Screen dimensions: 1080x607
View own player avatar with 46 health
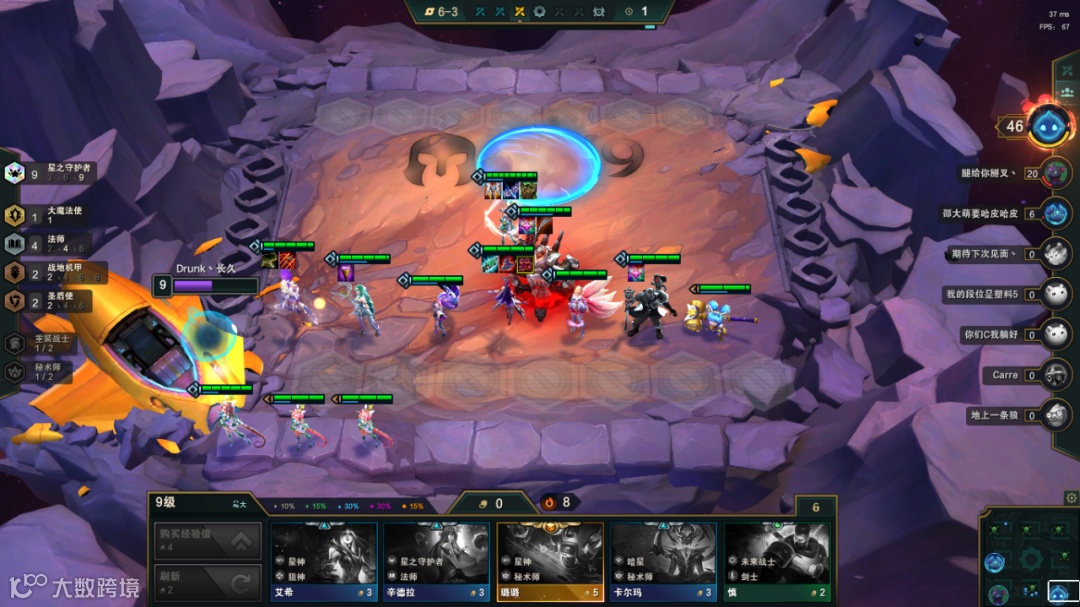[1049, 126]
